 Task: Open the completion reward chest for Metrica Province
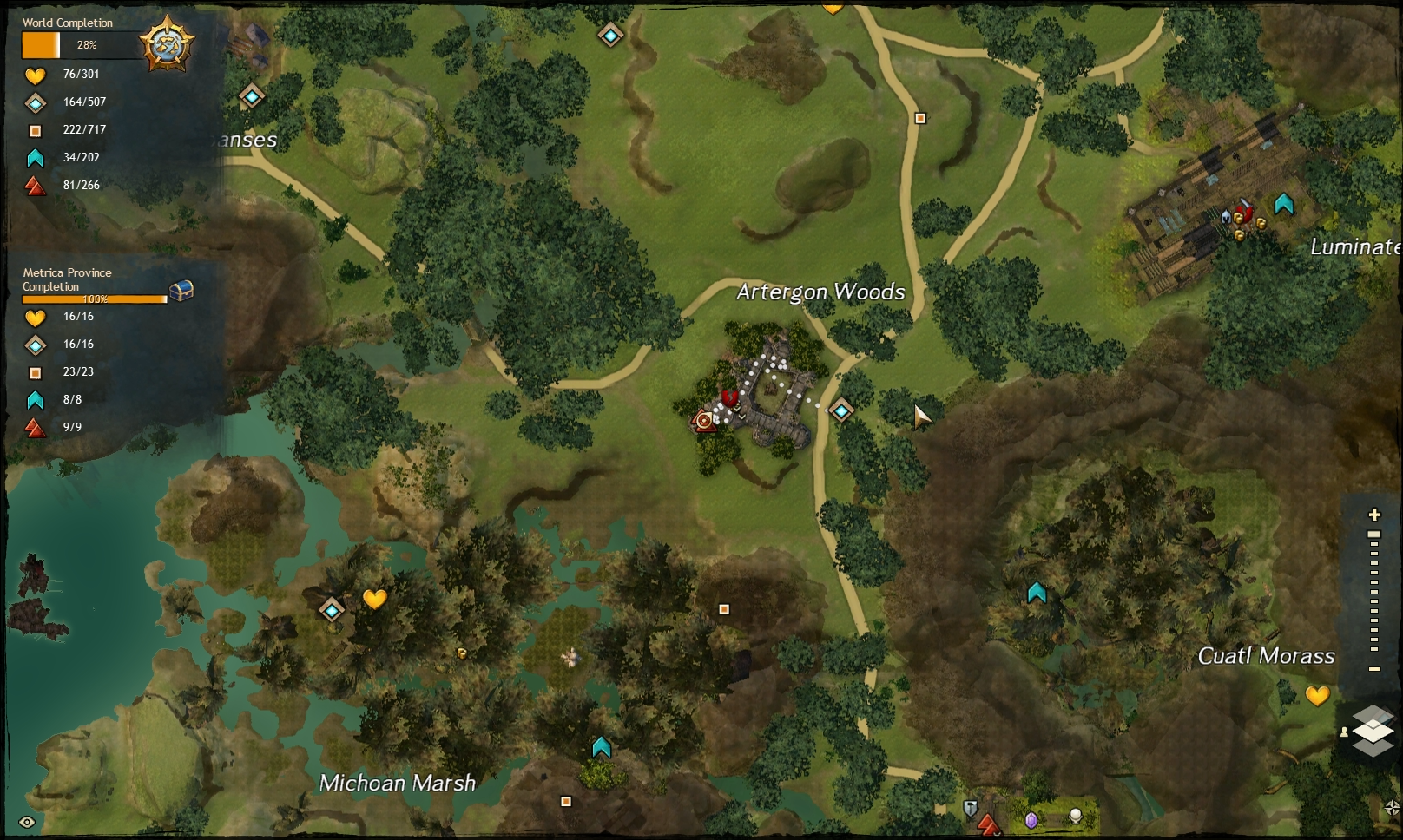tap(180, 292)
